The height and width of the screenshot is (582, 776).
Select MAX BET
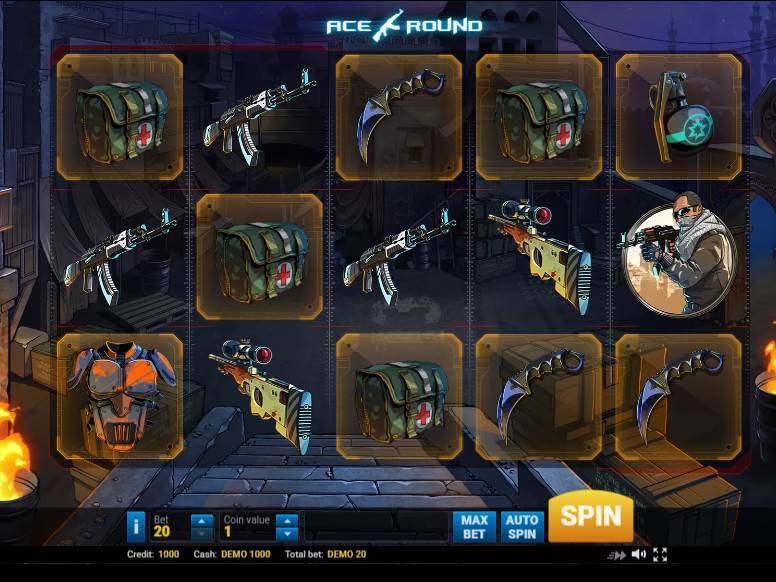point(474,526)
